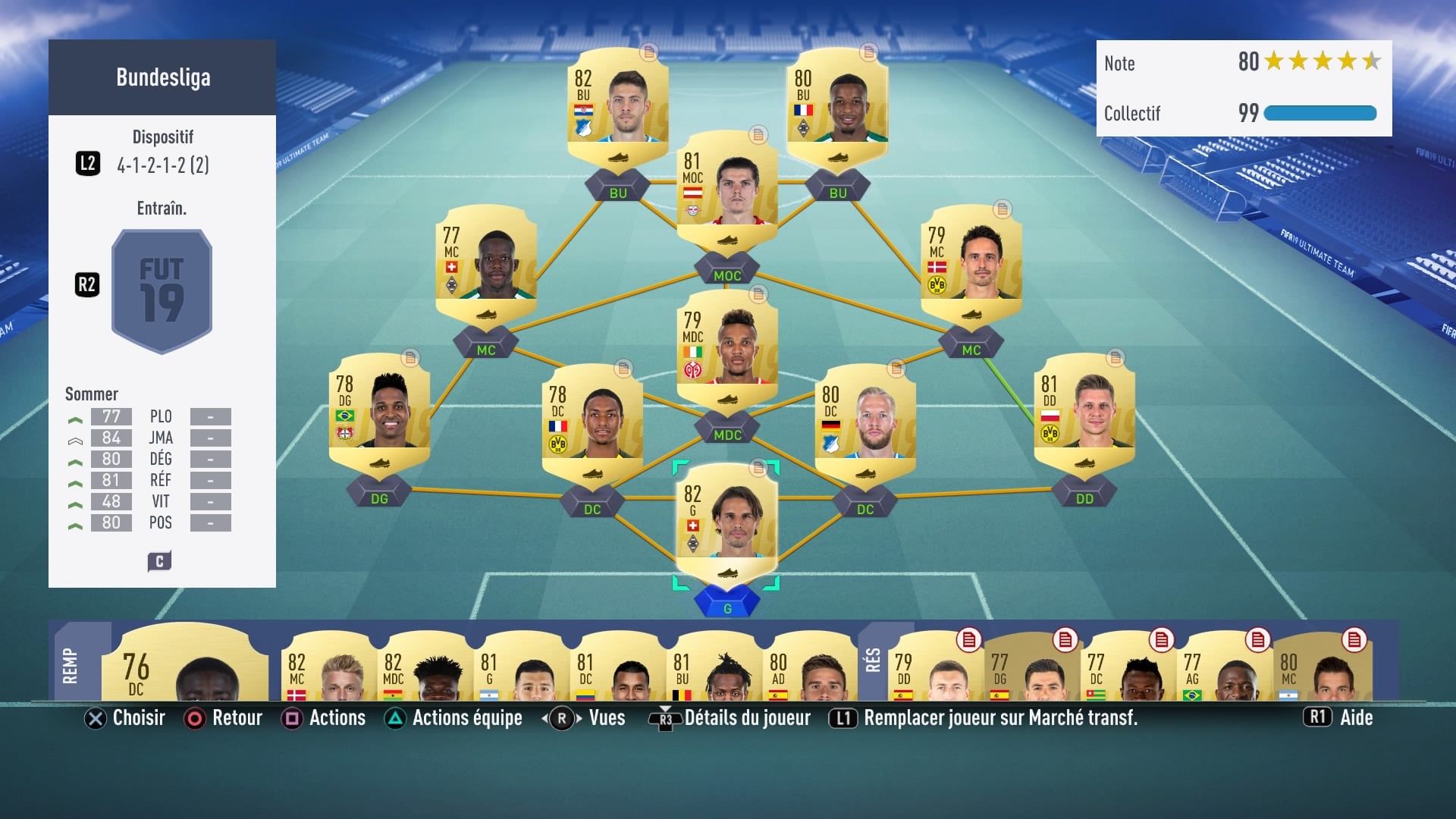Click the square Actions option
Screen dimensions: 1456x819
(x=291, y=718)
